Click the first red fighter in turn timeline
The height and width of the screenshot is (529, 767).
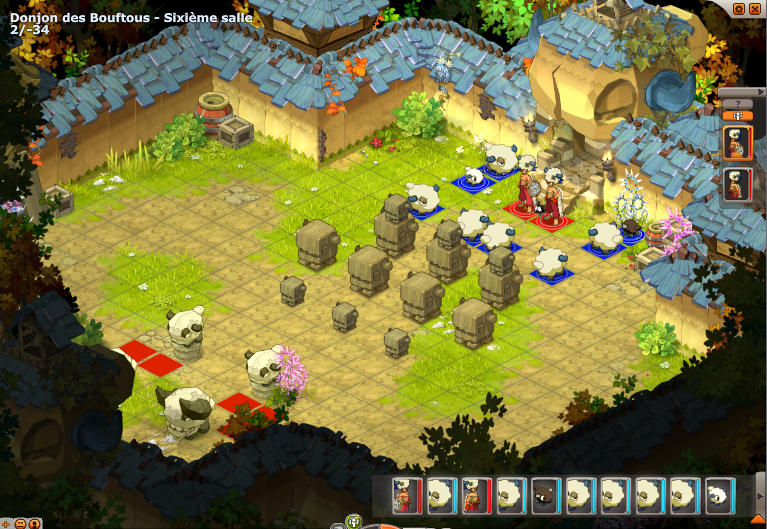[407, 495]
